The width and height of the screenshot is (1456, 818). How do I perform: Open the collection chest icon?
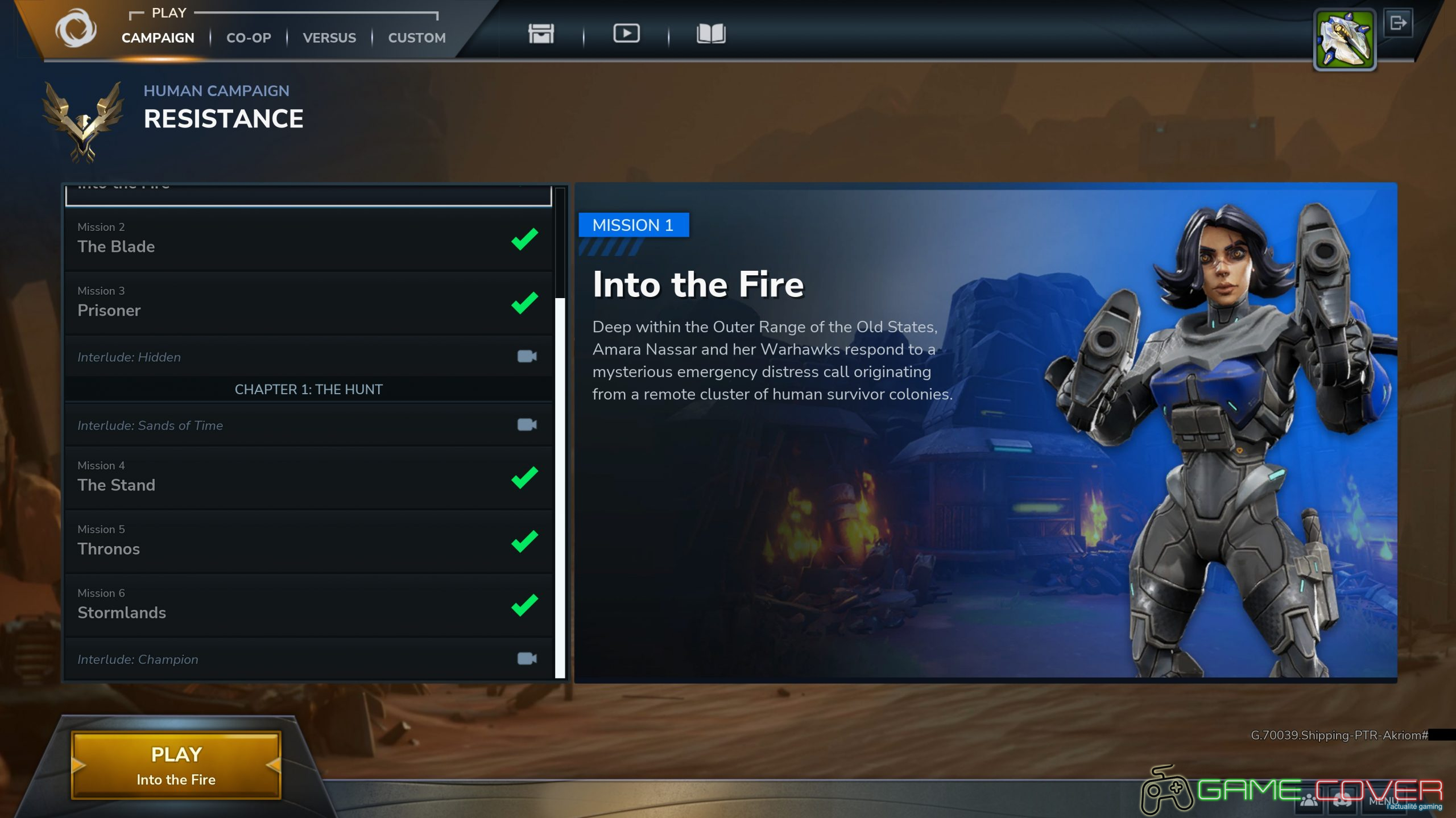click(540, 34)
